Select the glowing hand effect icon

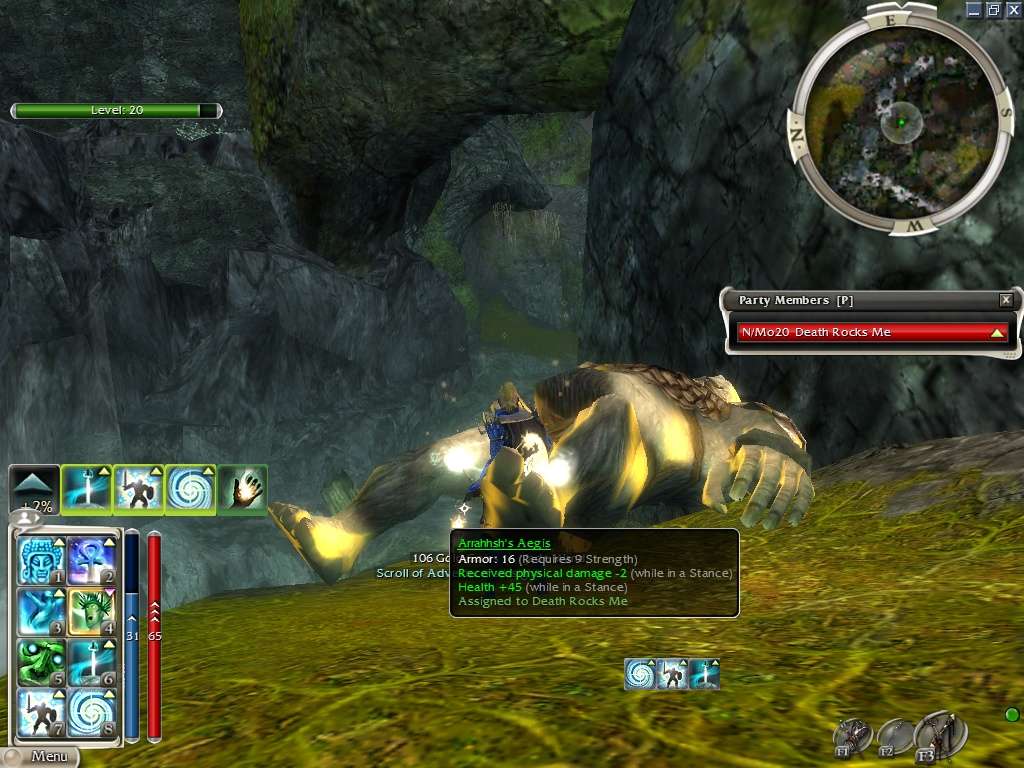coord(242,490)
